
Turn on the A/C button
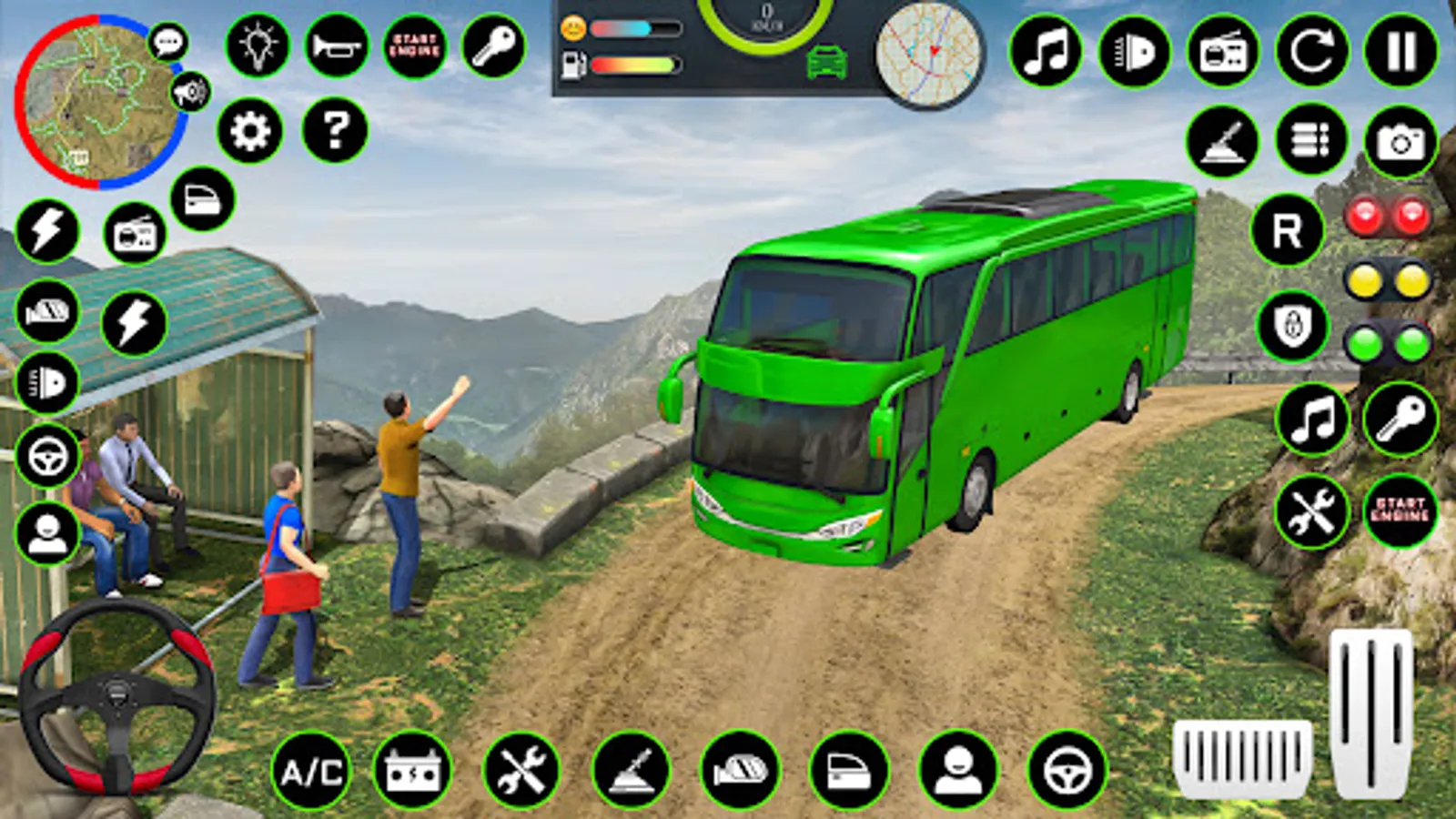pos(311,772)
